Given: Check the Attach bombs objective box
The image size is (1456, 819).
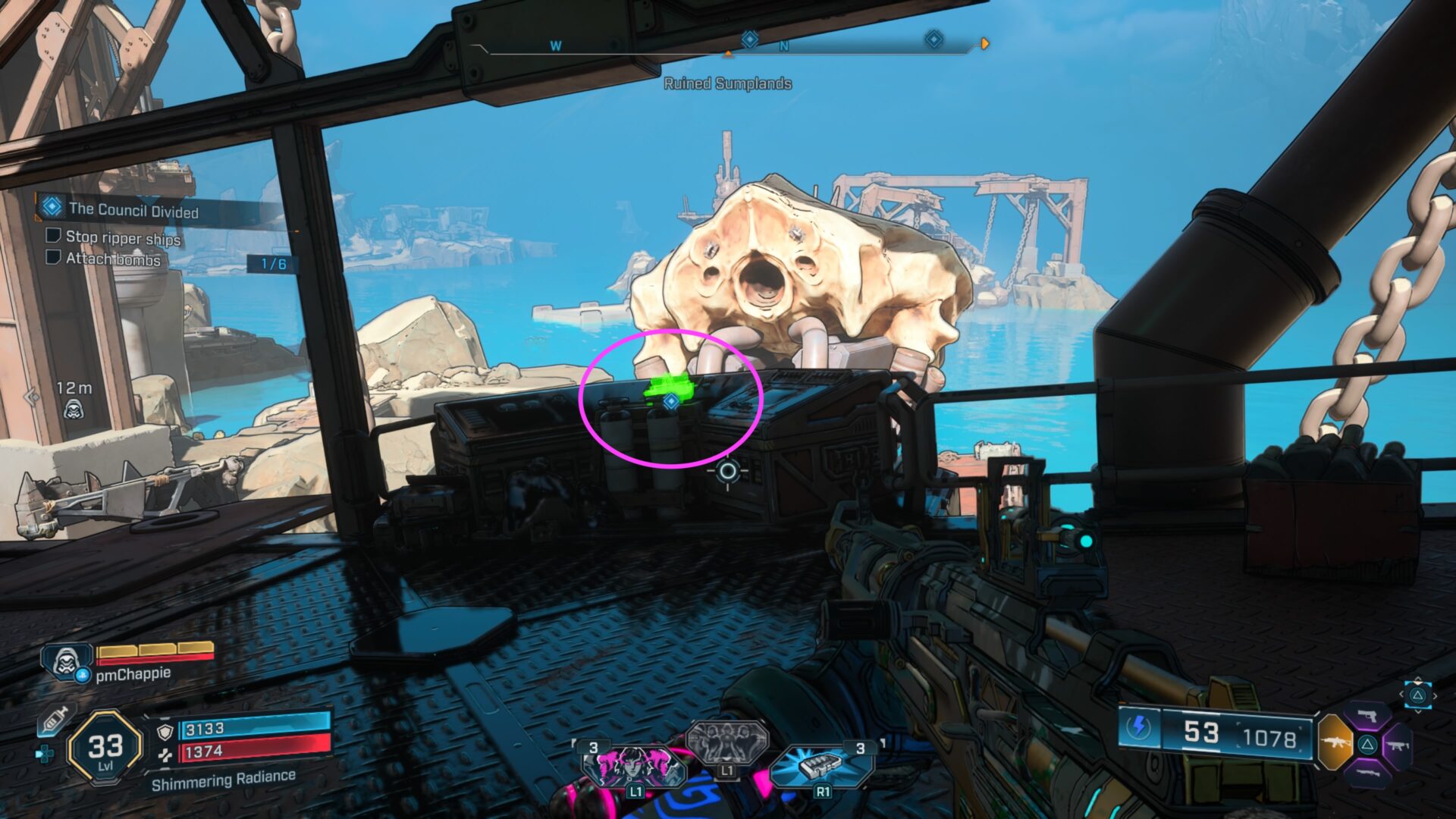Looking at the screenshot, I should 52,258.
